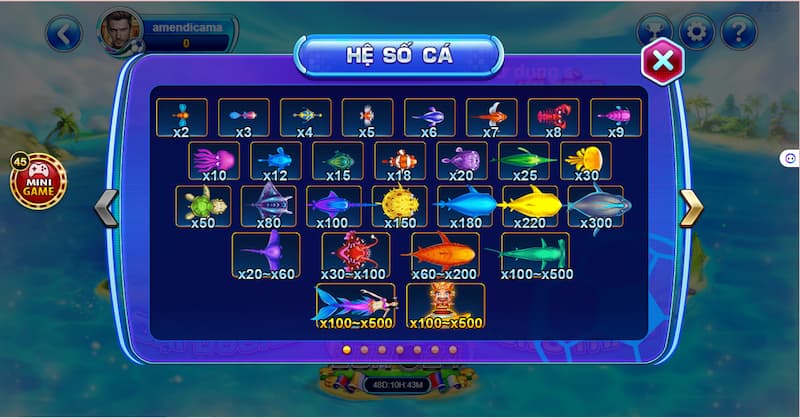Go back with the arrow button
Image resolution: width=800 pixels, height=418 pixels.
tap(63, 35)
